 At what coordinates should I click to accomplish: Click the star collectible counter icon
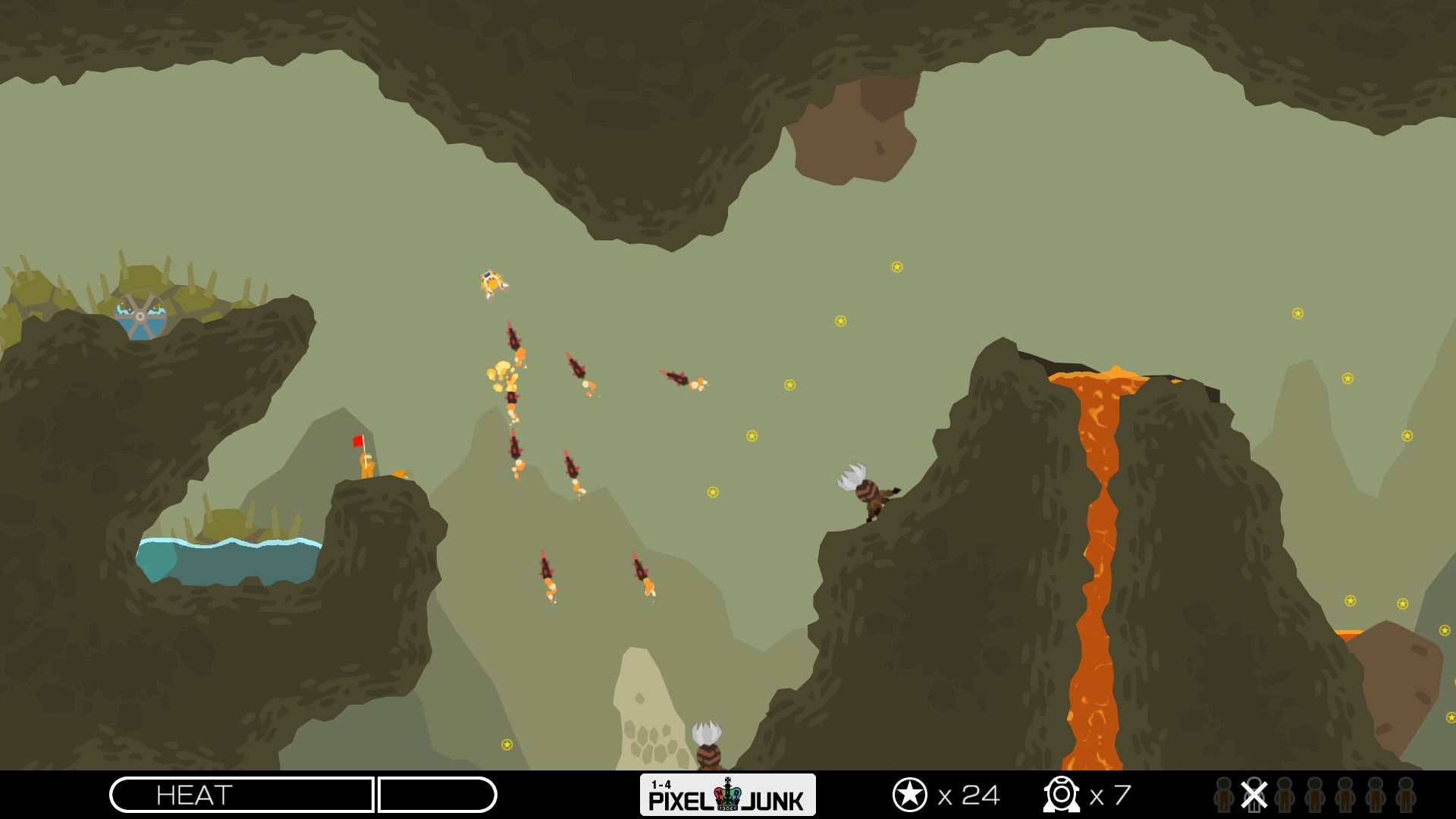coord(909,795)
